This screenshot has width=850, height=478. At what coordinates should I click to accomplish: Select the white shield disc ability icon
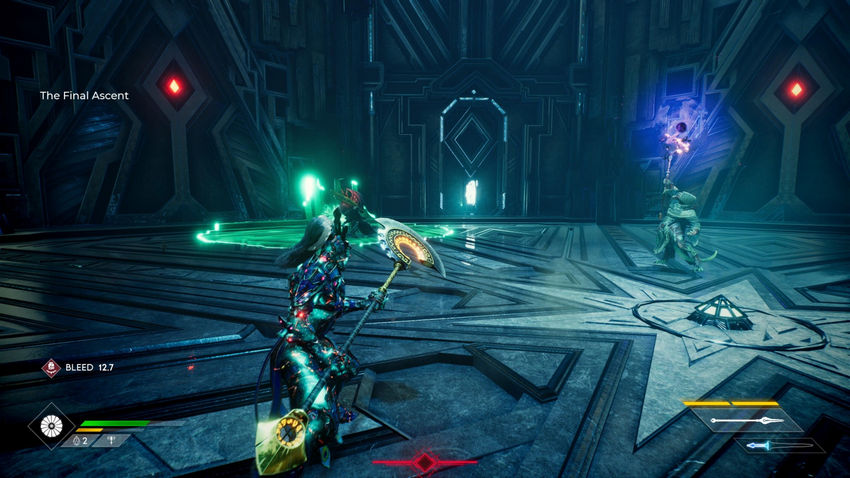tap(49, 424)
